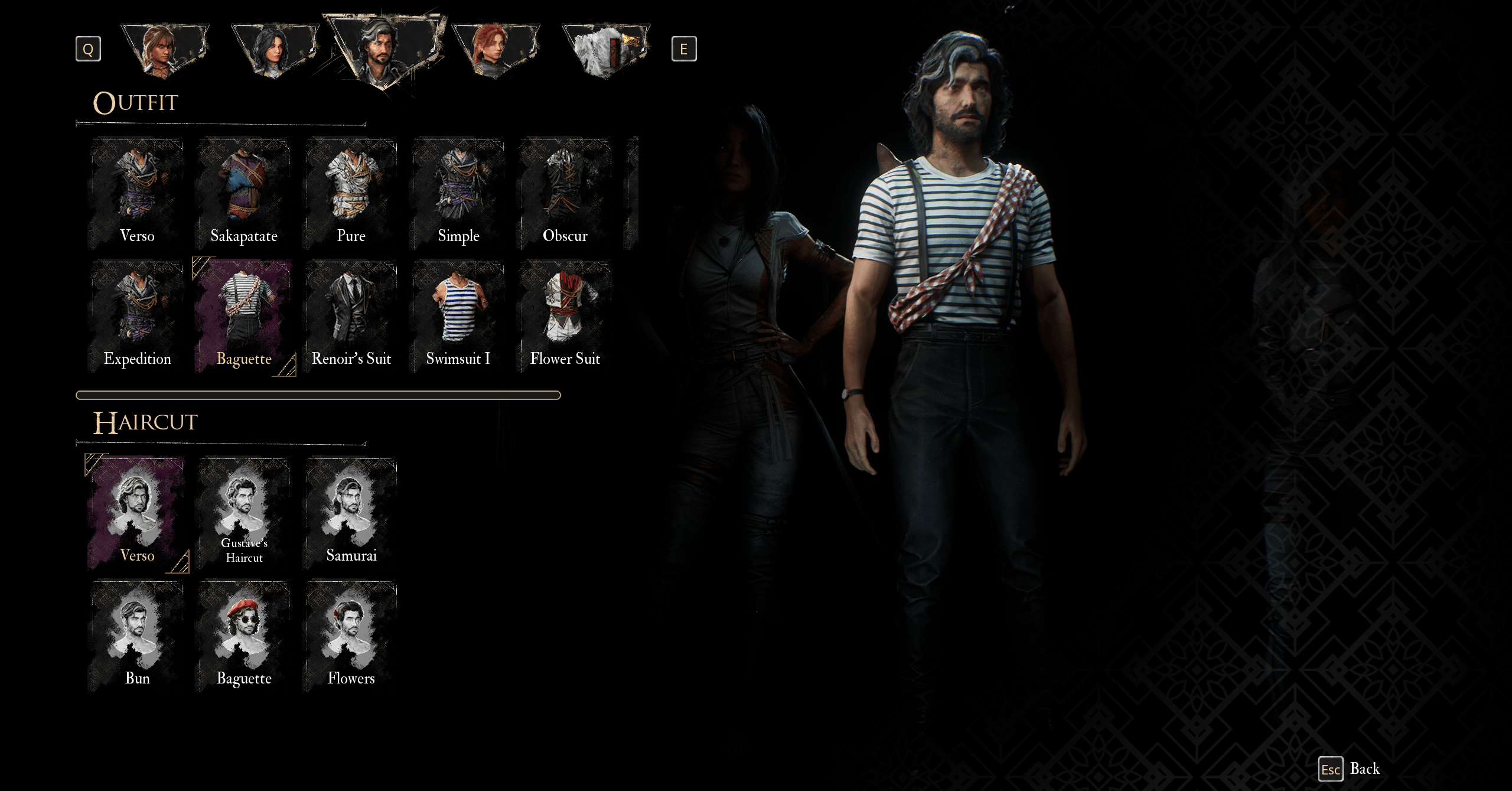Choose Gustave's Haircut
Screen dimensions: 1512x791
click(x=243, y=514)
